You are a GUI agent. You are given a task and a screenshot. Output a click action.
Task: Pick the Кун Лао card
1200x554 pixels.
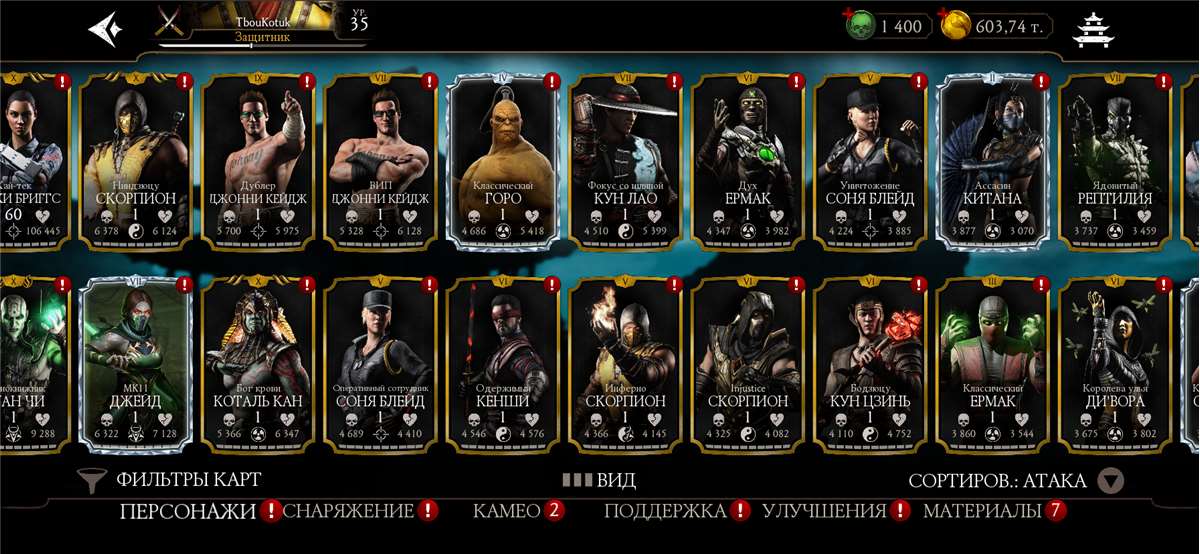point(625,160)
